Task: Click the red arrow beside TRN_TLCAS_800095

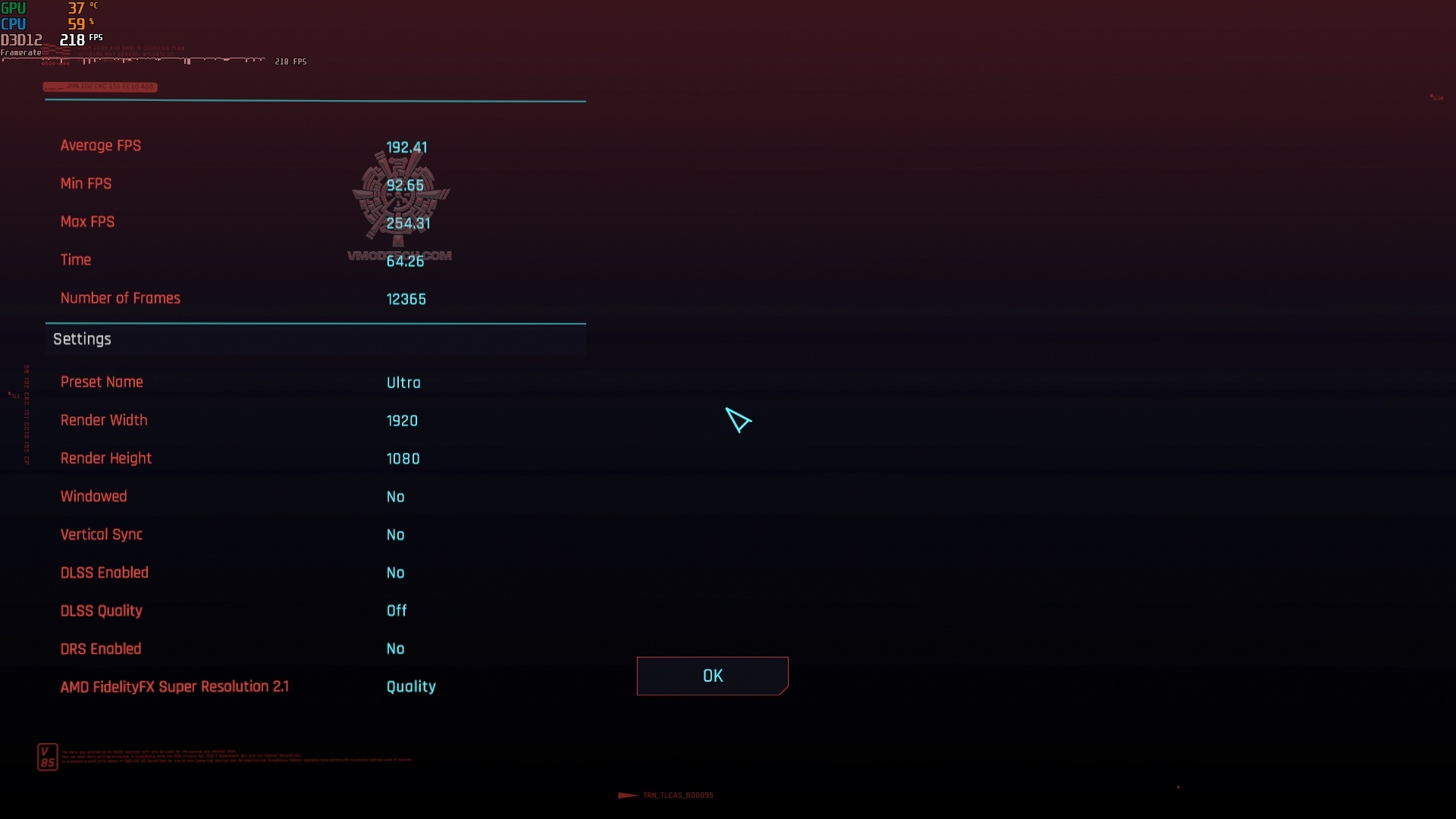Action: tap(626, 795)
